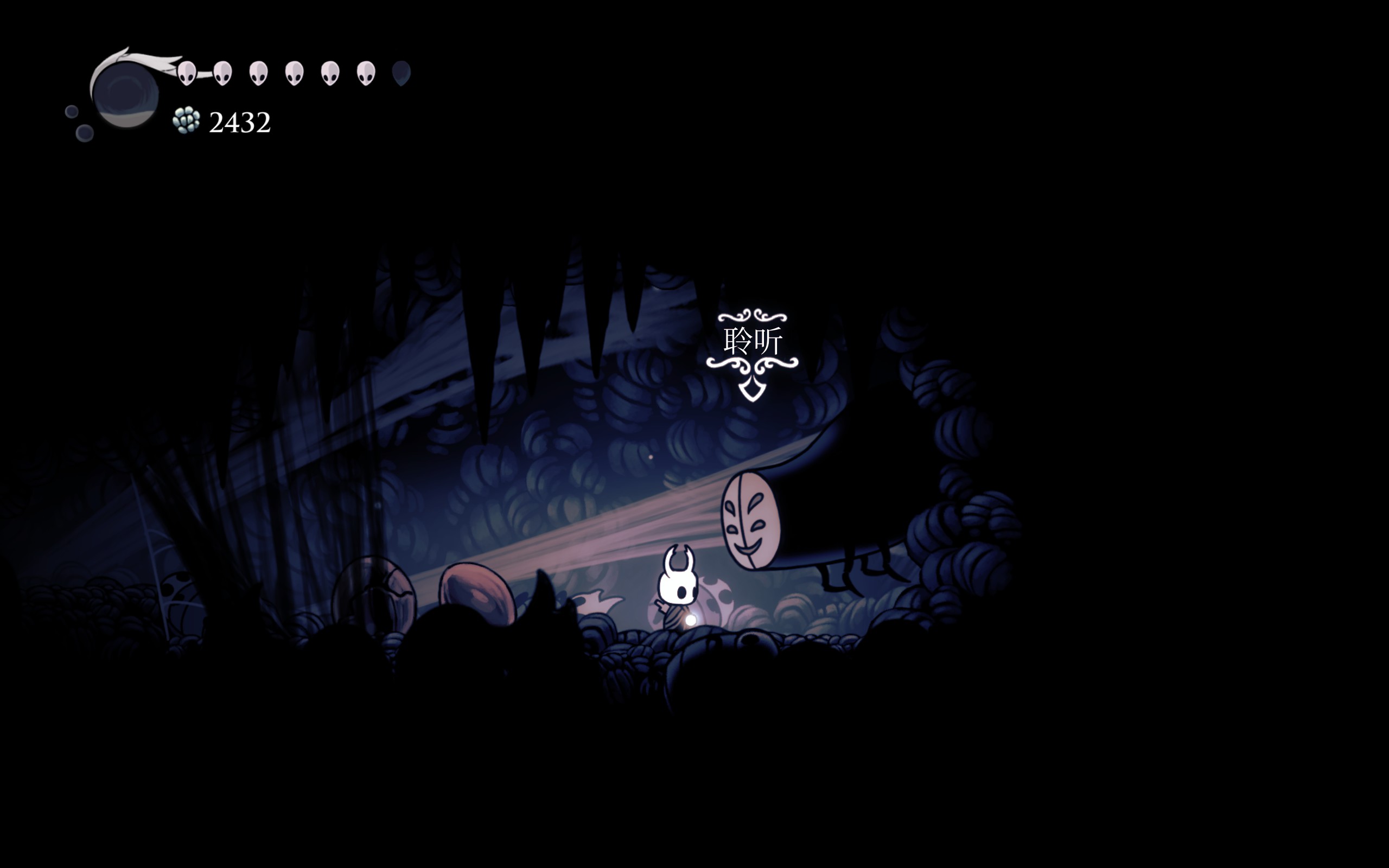Select the 聆听 listen prompt

(x=753, y=342)
